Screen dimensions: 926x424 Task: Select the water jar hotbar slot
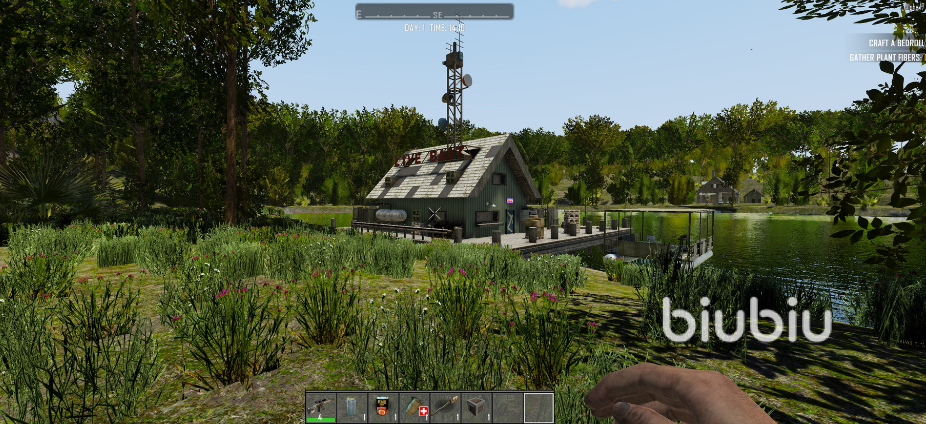click(x=352, y=407)
